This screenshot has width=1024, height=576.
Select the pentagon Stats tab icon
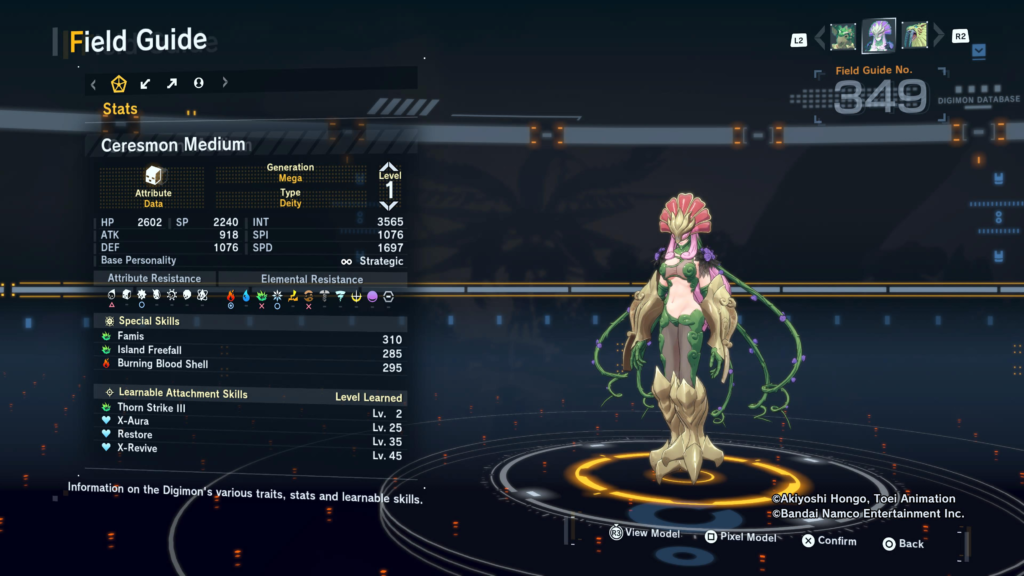(x=119, y=84)
